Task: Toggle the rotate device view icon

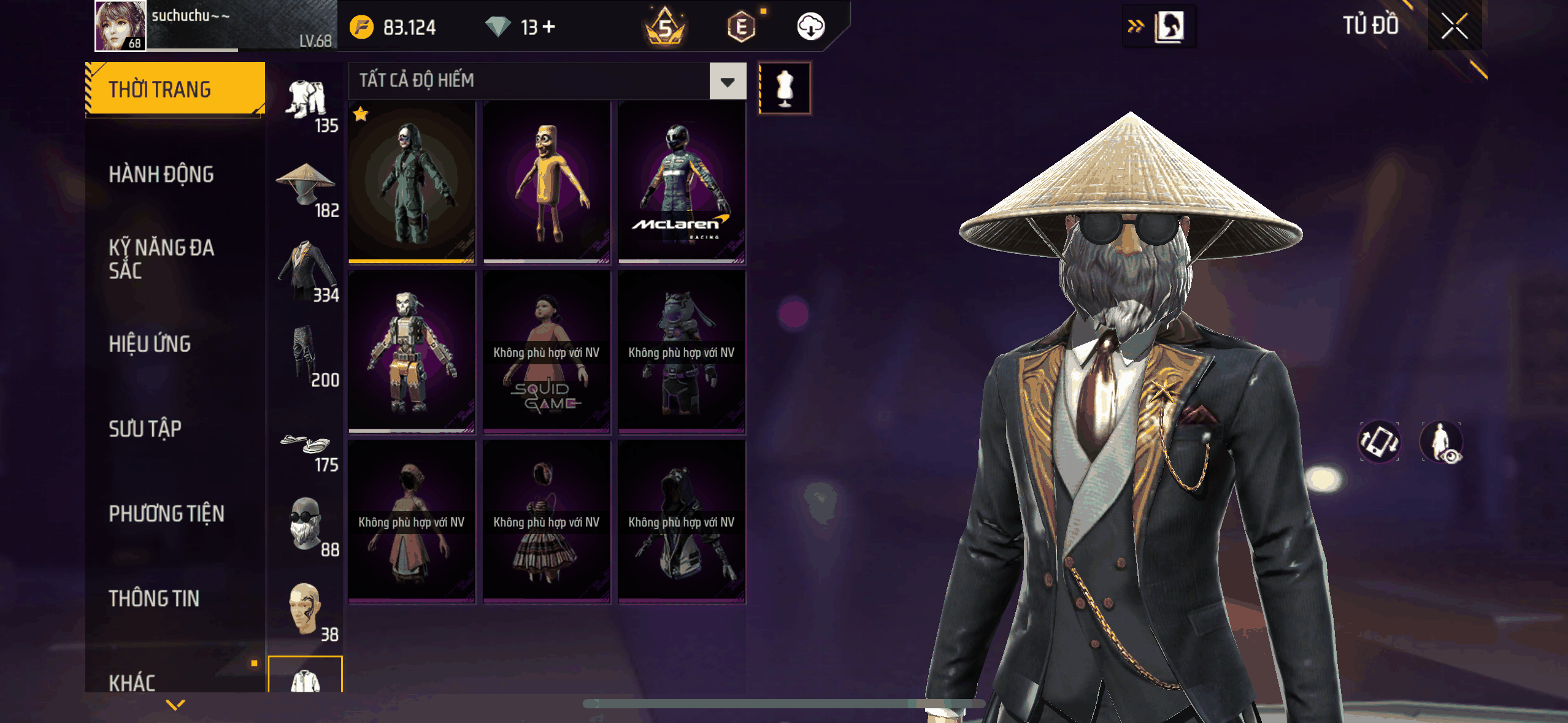Action: pos(1380,443)
